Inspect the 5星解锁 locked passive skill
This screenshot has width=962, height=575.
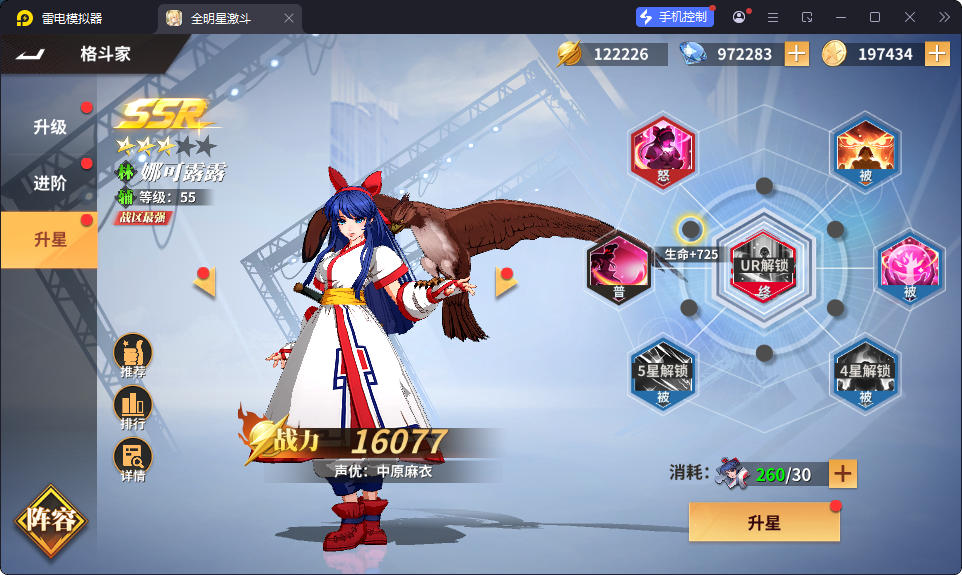point(664,376)
